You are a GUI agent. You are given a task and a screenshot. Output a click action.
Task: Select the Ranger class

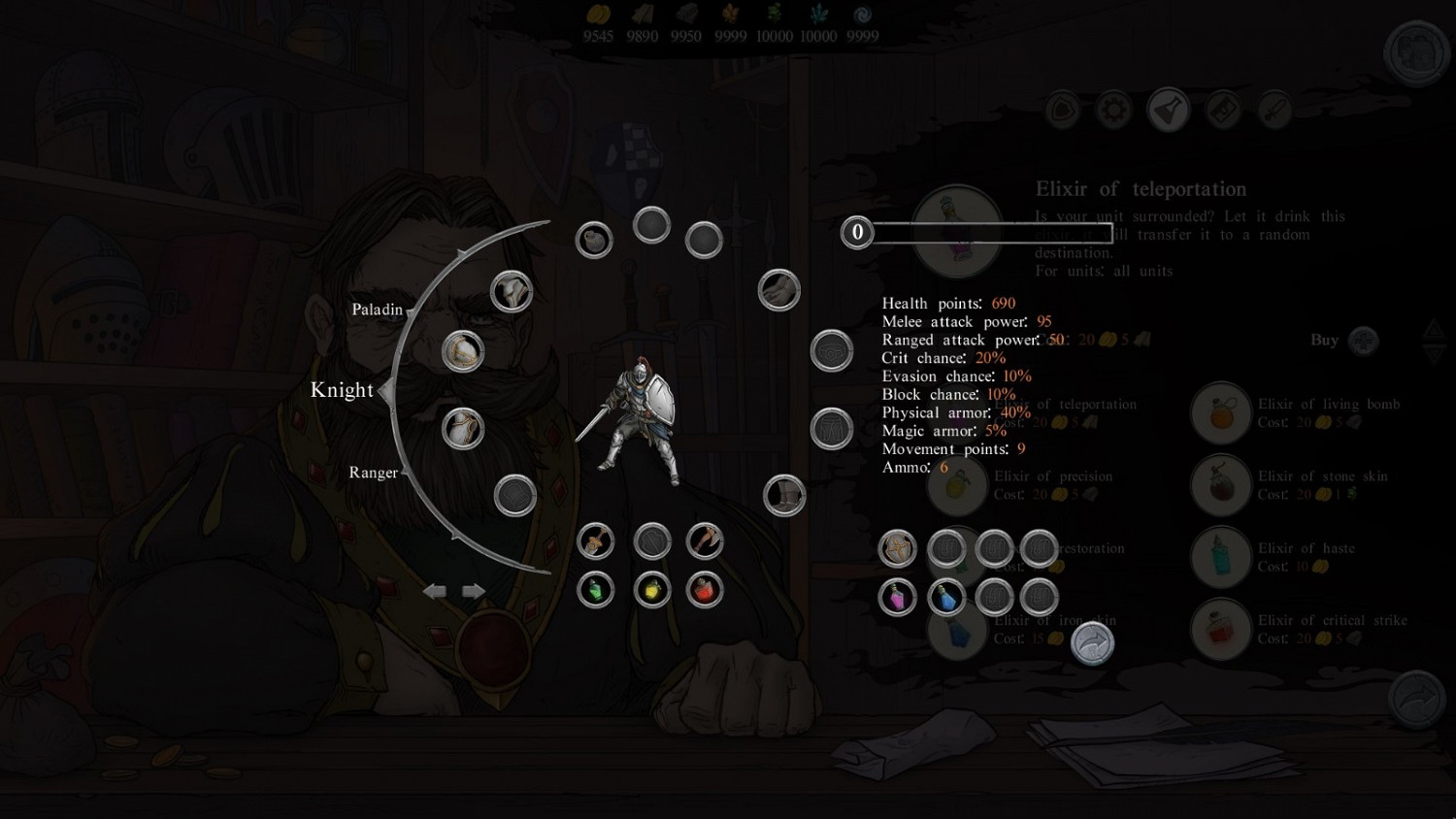[374, 473]
